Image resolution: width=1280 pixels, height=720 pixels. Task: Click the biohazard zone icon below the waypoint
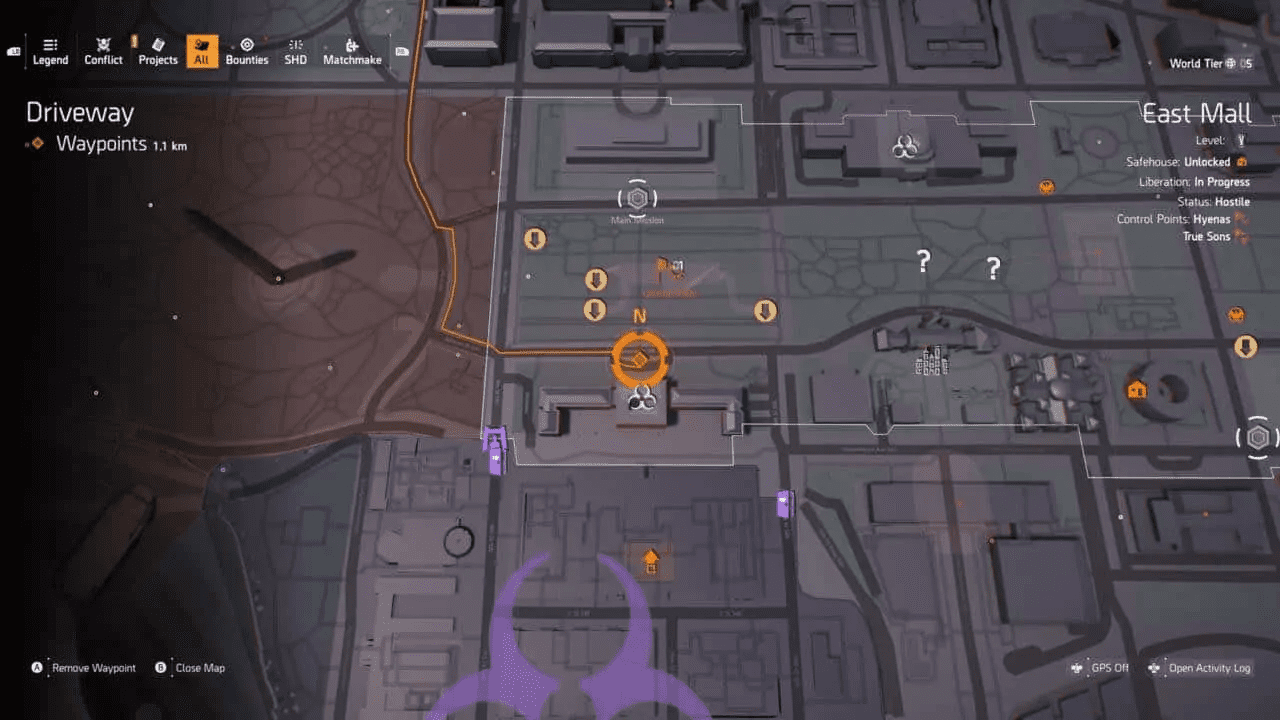(x=641, y=400)
